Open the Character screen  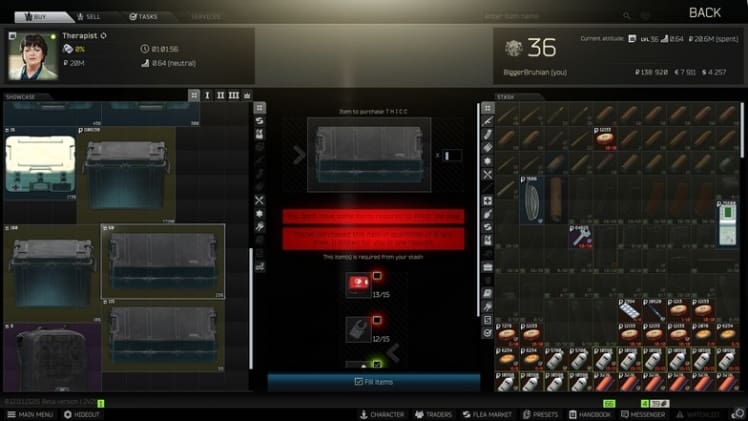[382, 414]
